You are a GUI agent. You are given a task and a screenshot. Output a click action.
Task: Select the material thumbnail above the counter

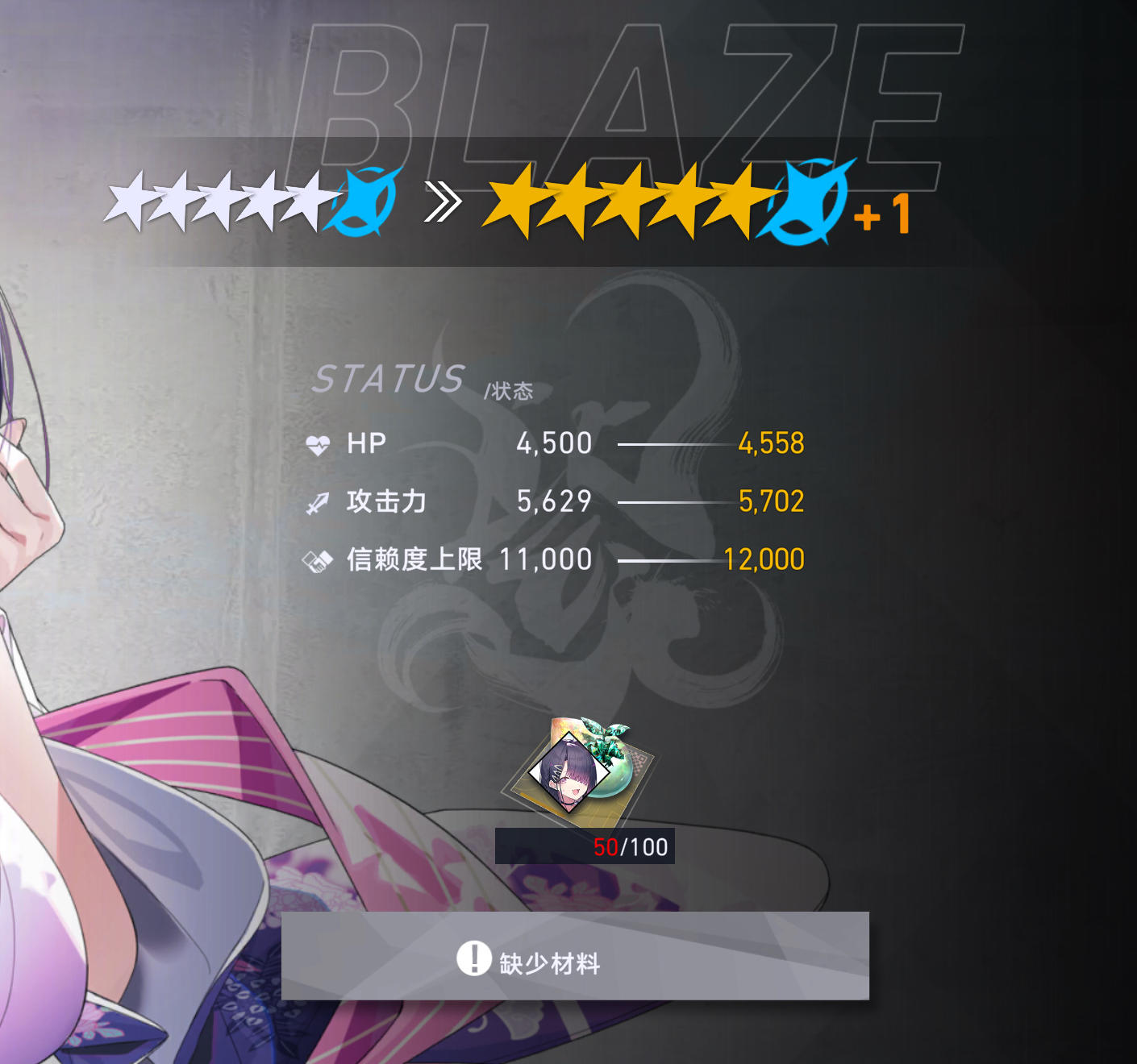tap(582, 770)
